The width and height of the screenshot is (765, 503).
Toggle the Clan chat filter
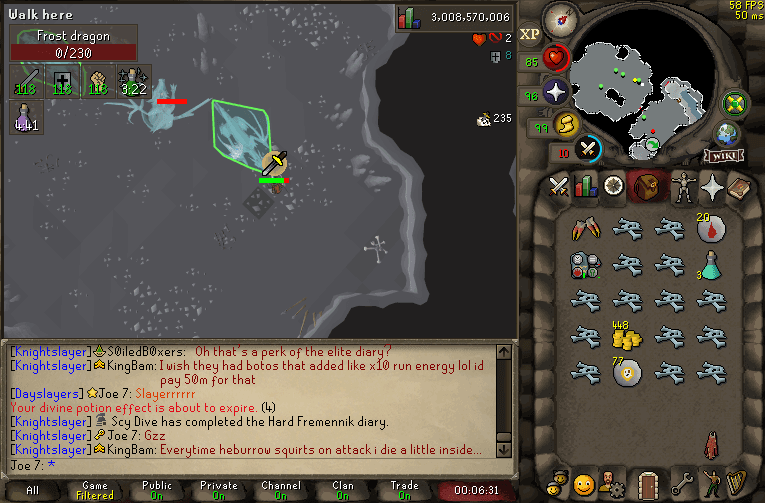343,491
